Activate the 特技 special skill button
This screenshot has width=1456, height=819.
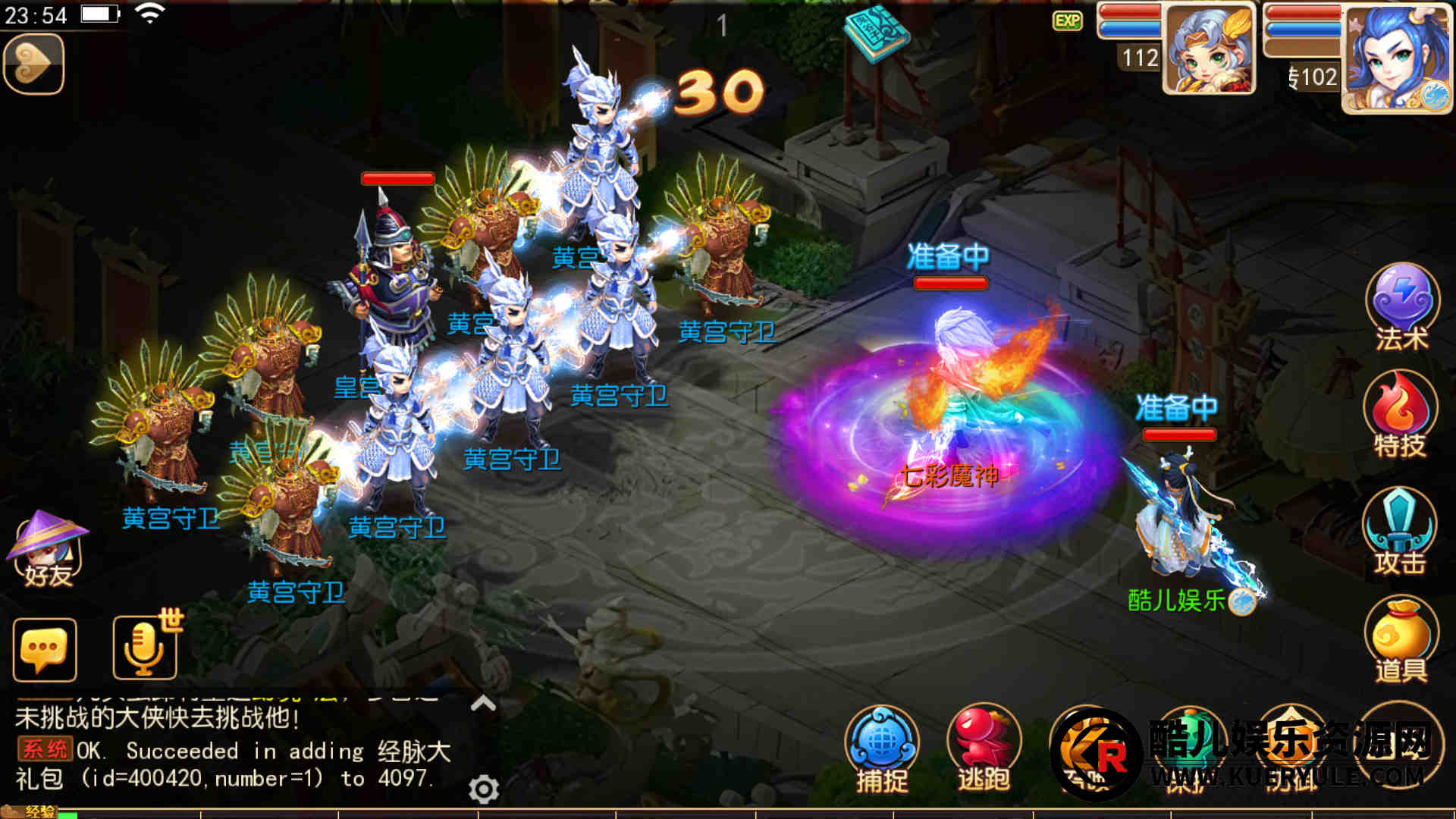click(x=1400, y=414)
